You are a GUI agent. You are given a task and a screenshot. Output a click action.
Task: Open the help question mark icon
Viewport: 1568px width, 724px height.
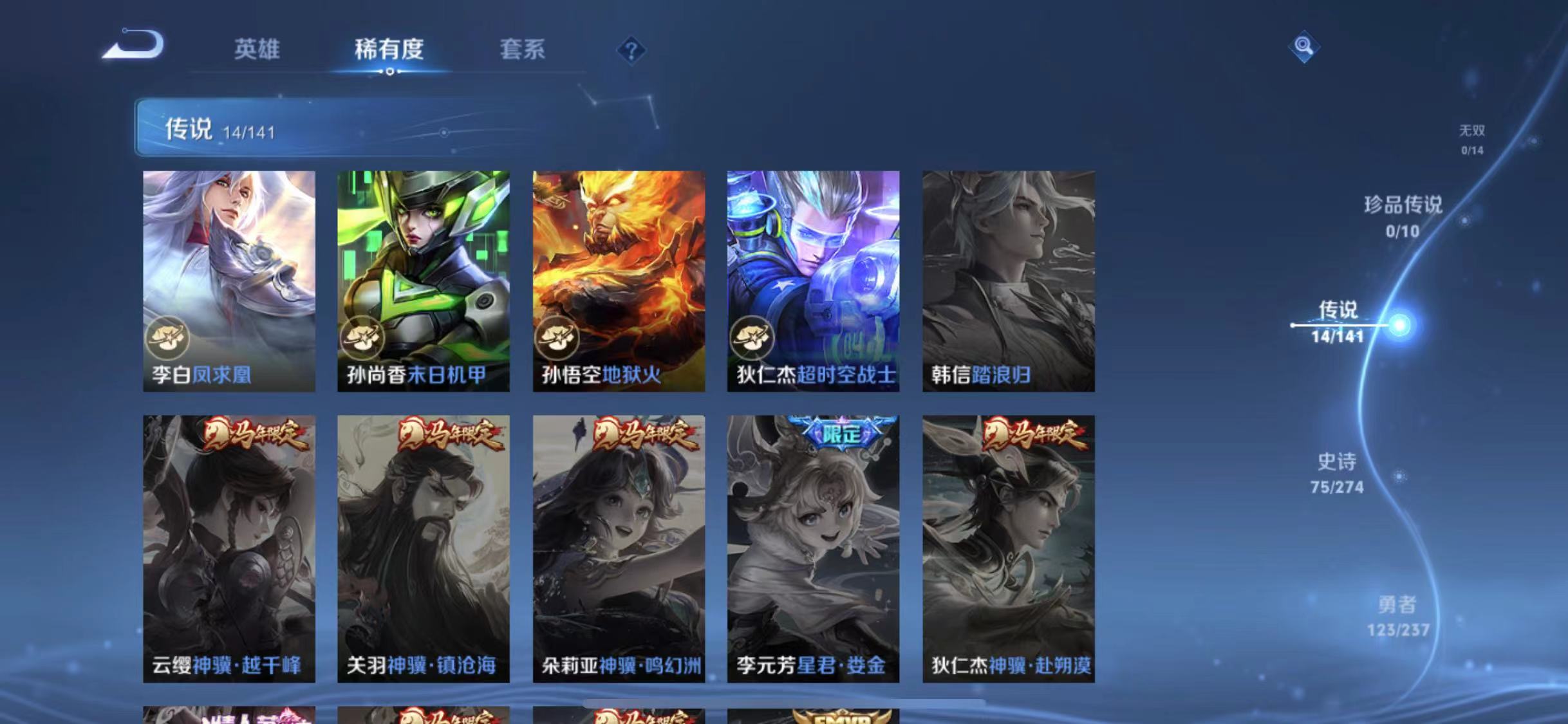click(x=633, y=50)
